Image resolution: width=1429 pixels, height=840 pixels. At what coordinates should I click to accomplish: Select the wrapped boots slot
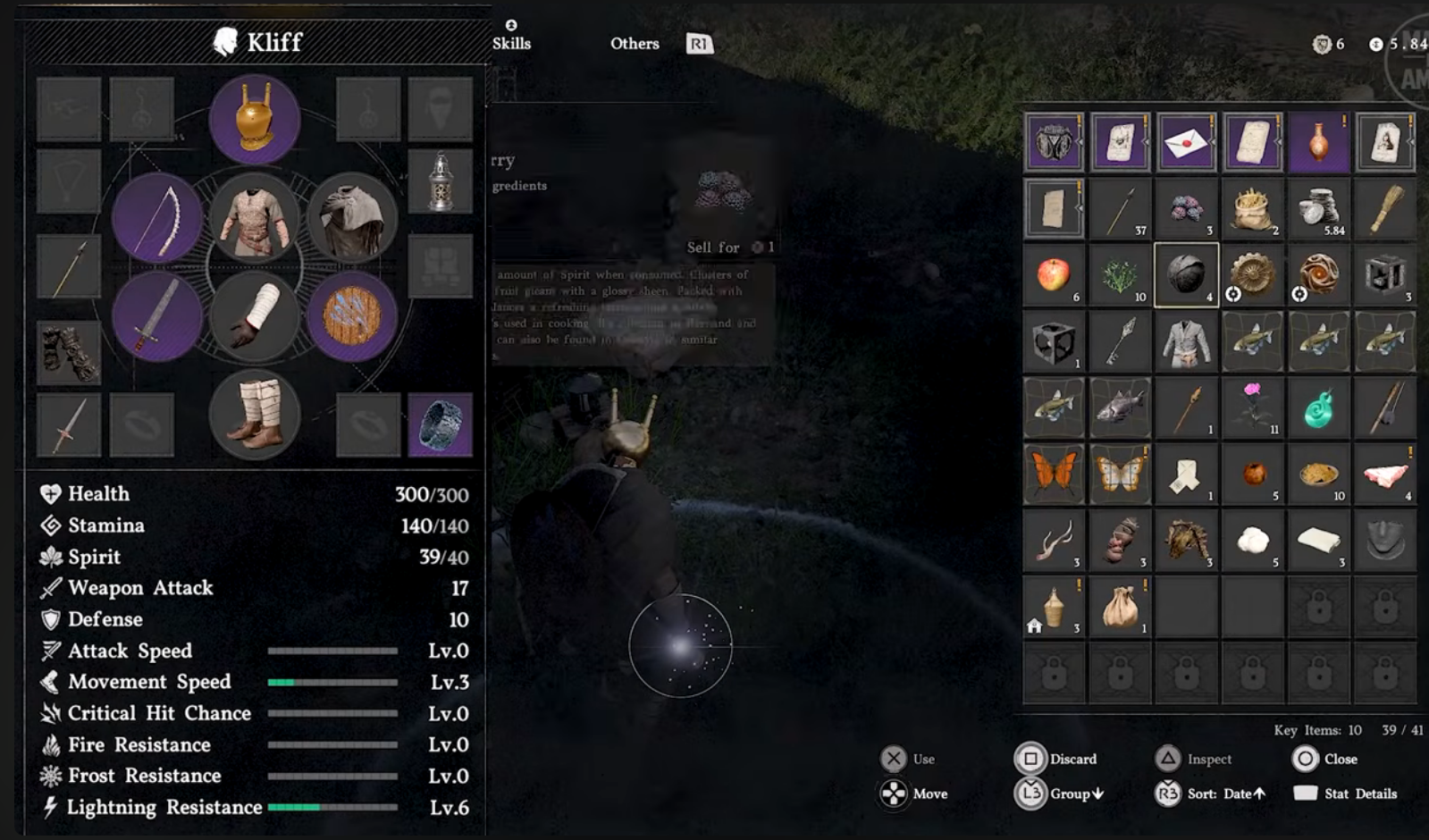pos(255,415)
